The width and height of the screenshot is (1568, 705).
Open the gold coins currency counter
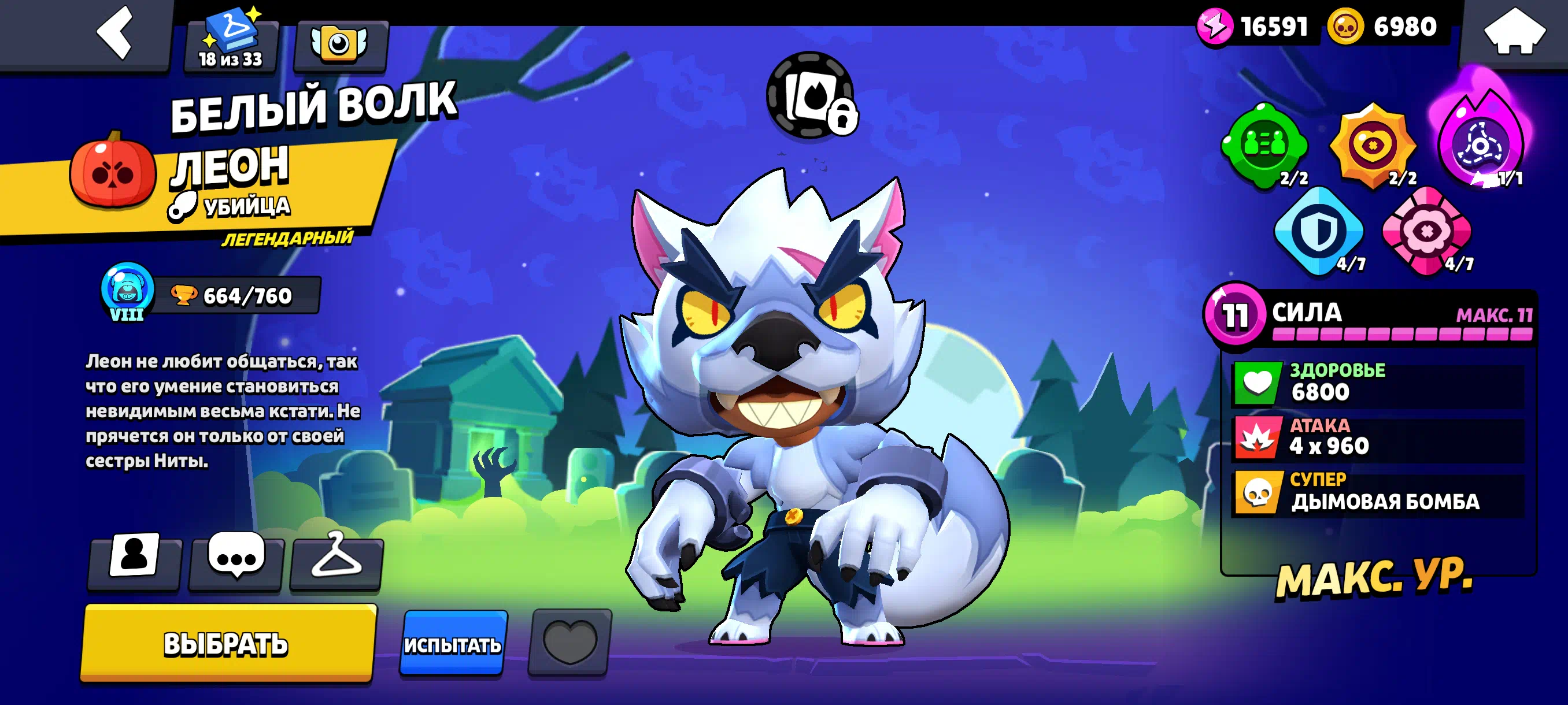click(1384, 27)
